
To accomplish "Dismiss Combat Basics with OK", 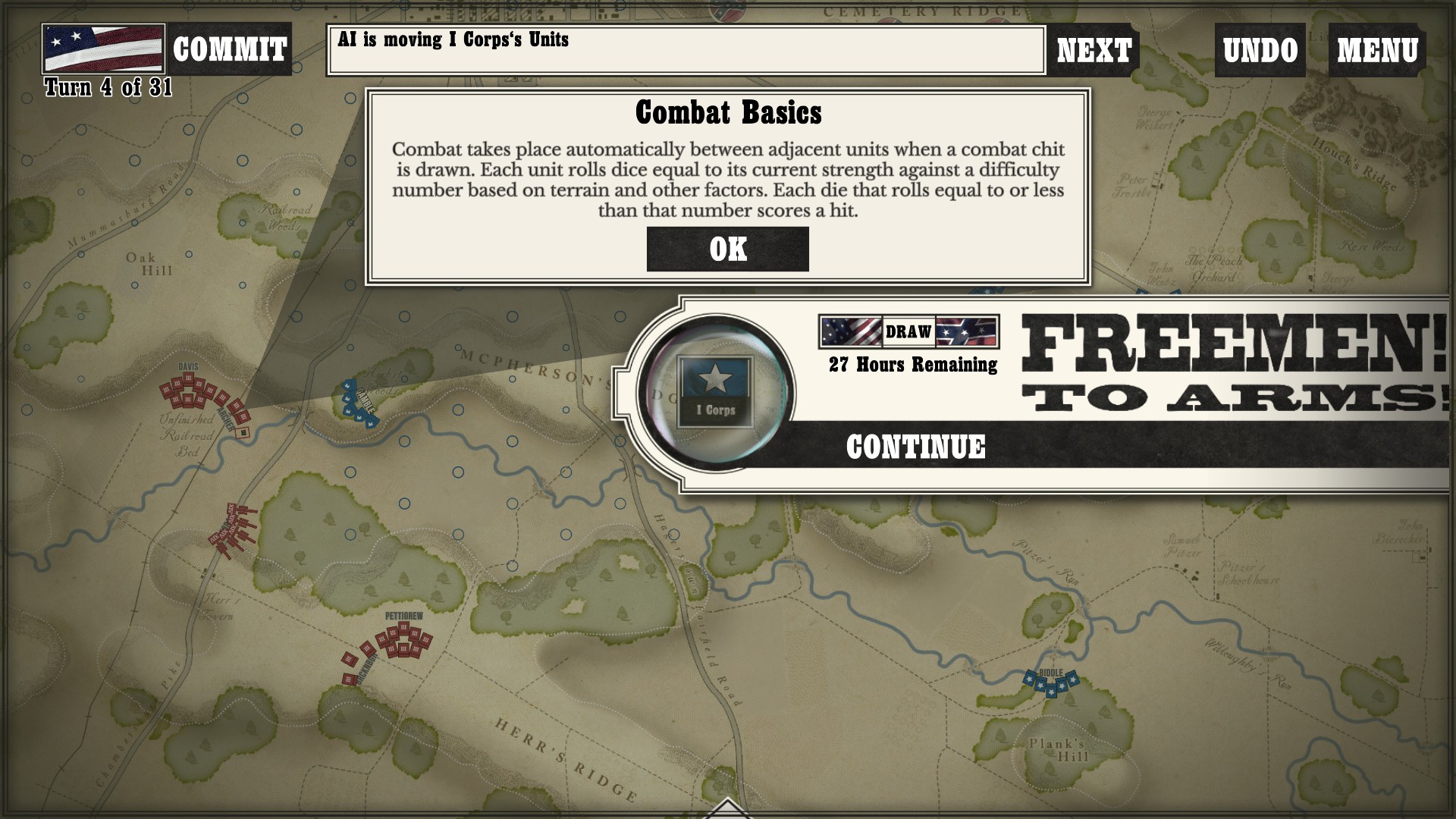I will coord(727,249).
